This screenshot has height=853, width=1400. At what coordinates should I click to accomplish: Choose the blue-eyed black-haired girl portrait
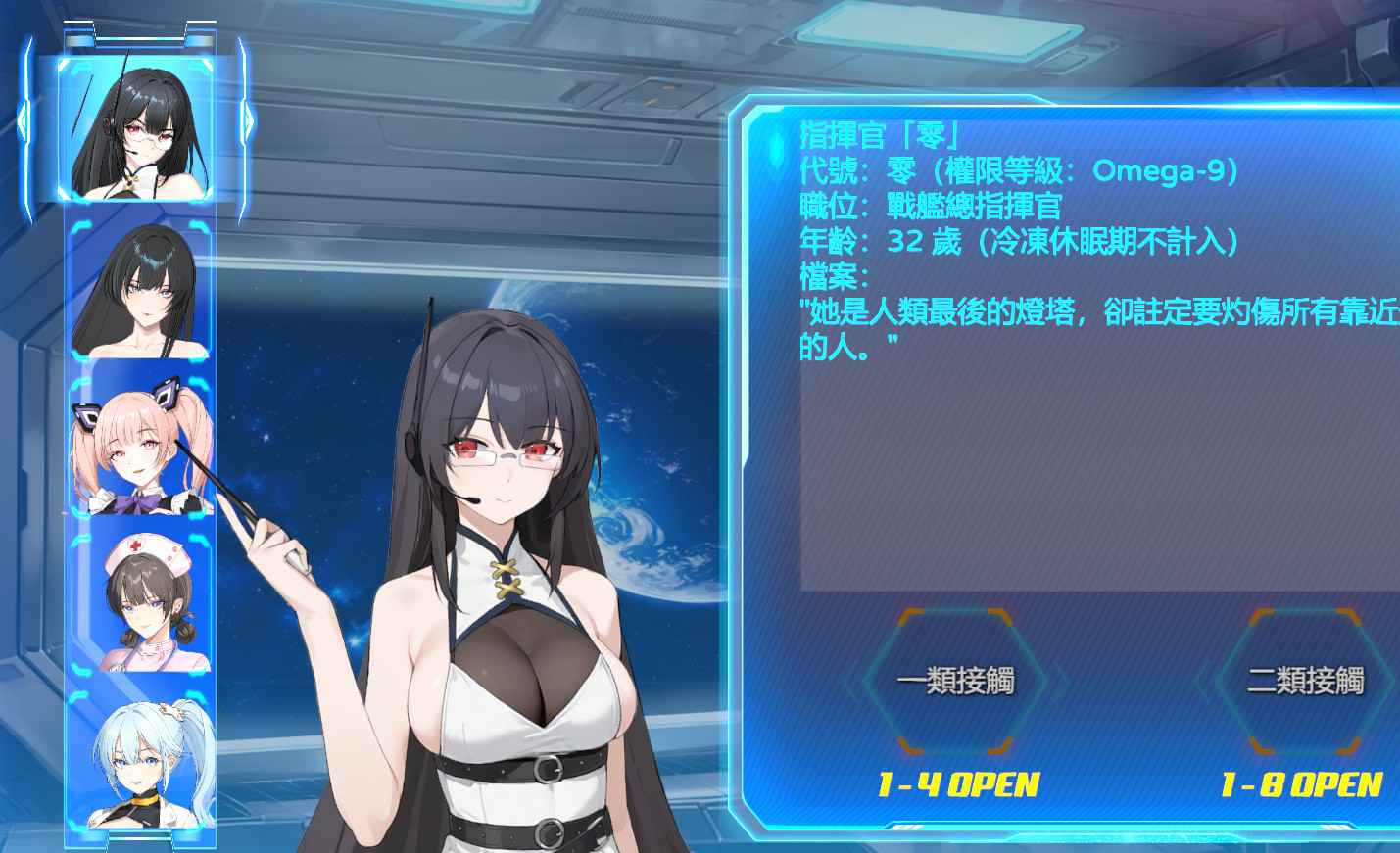[140, 291]
